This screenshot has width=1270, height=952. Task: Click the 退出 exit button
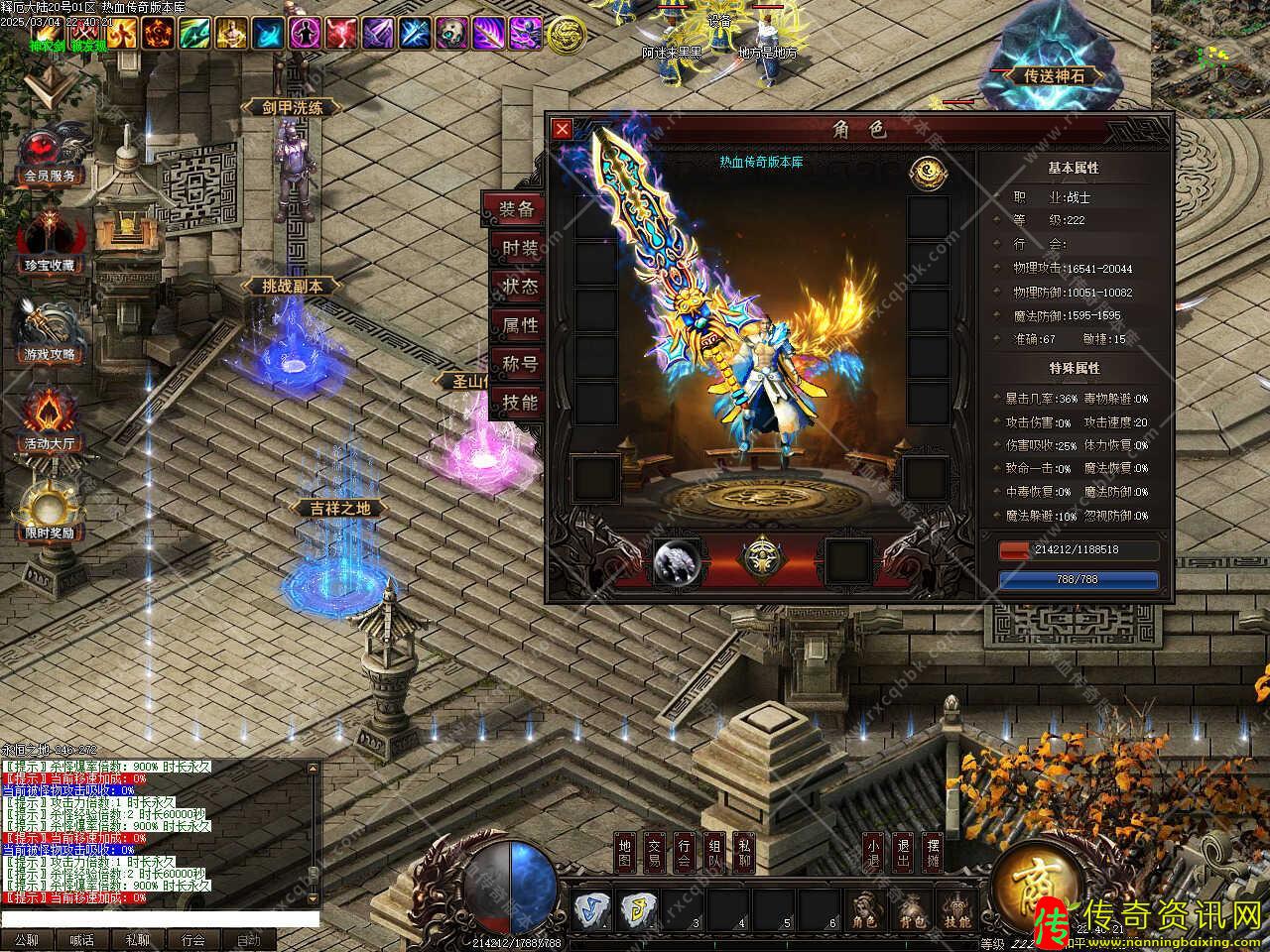902,852
